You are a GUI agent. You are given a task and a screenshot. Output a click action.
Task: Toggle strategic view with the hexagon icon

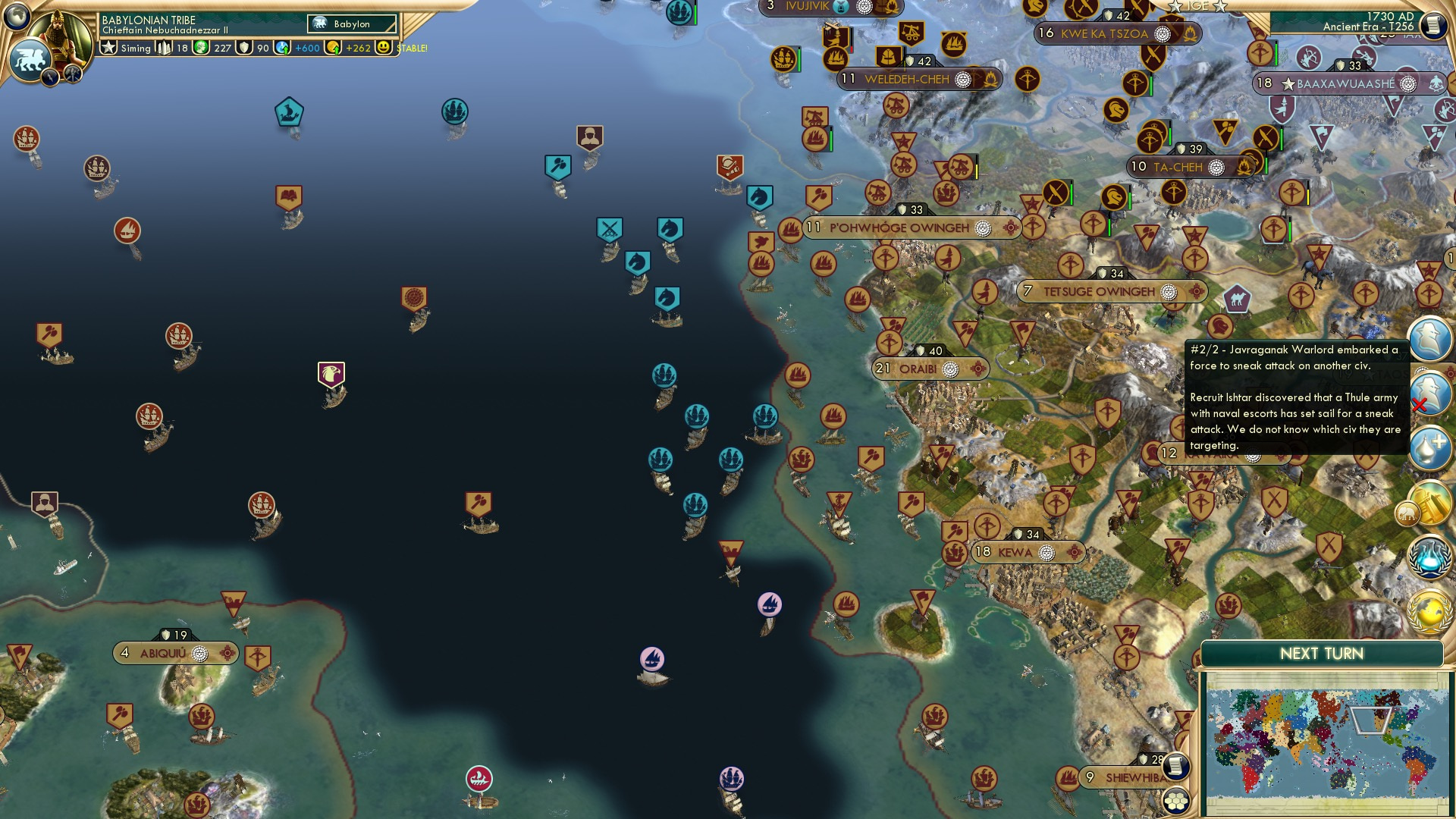click(x=1177, y=800)
